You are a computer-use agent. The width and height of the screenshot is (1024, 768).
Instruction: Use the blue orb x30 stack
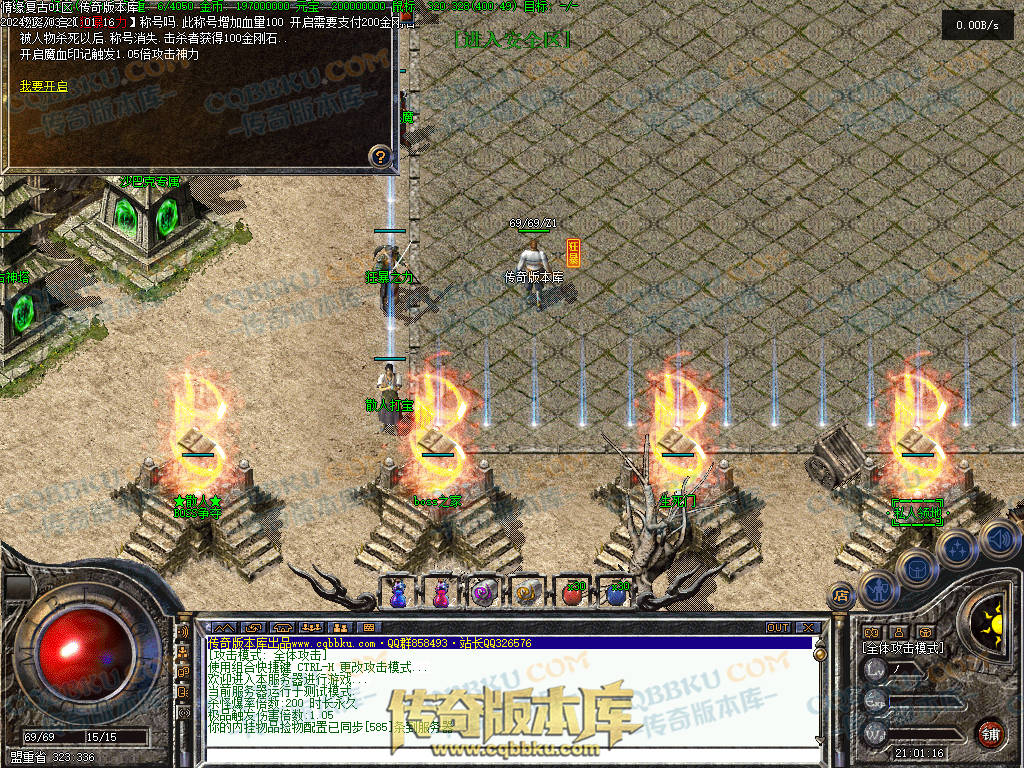point(617,592)
